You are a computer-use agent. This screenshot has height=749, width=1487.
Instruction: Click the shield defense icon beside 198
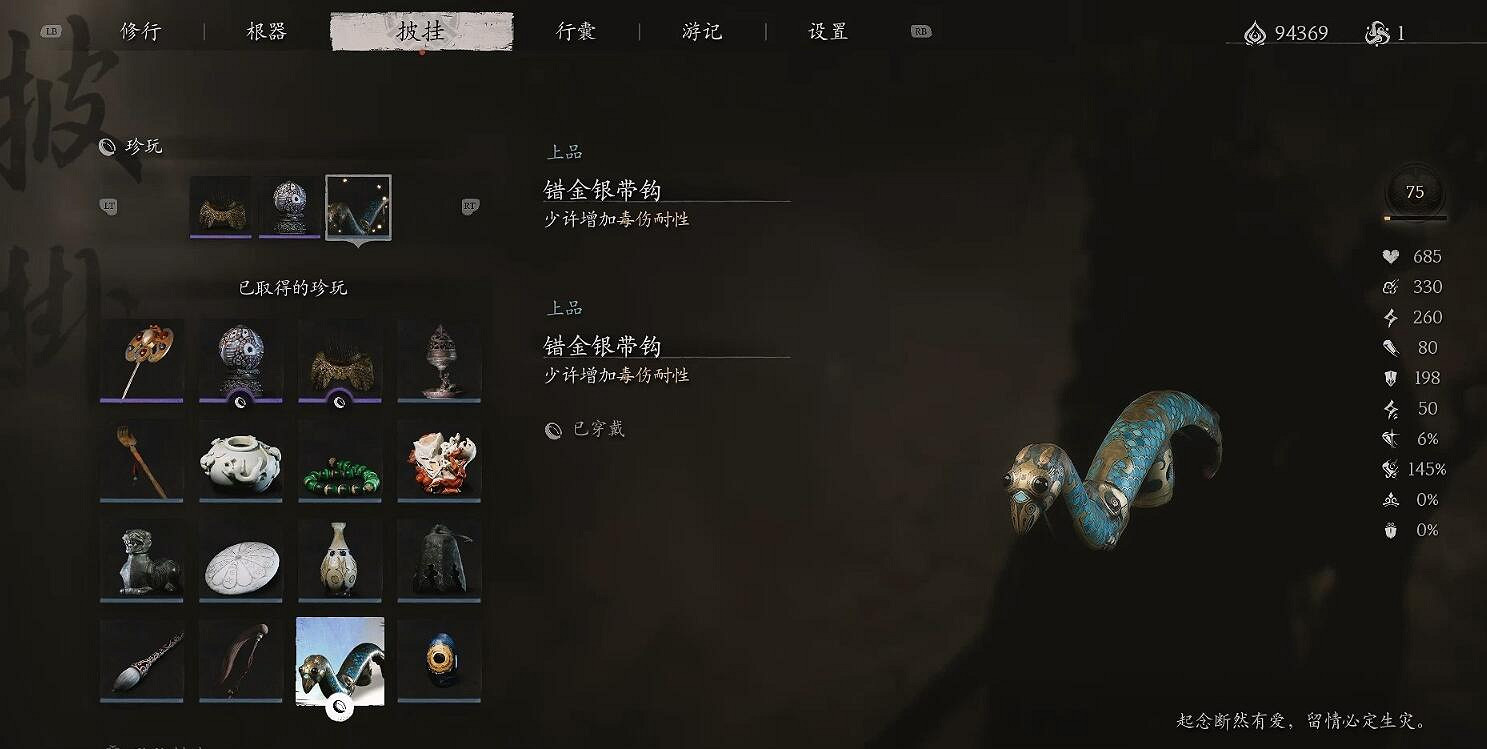point(1388,378)
